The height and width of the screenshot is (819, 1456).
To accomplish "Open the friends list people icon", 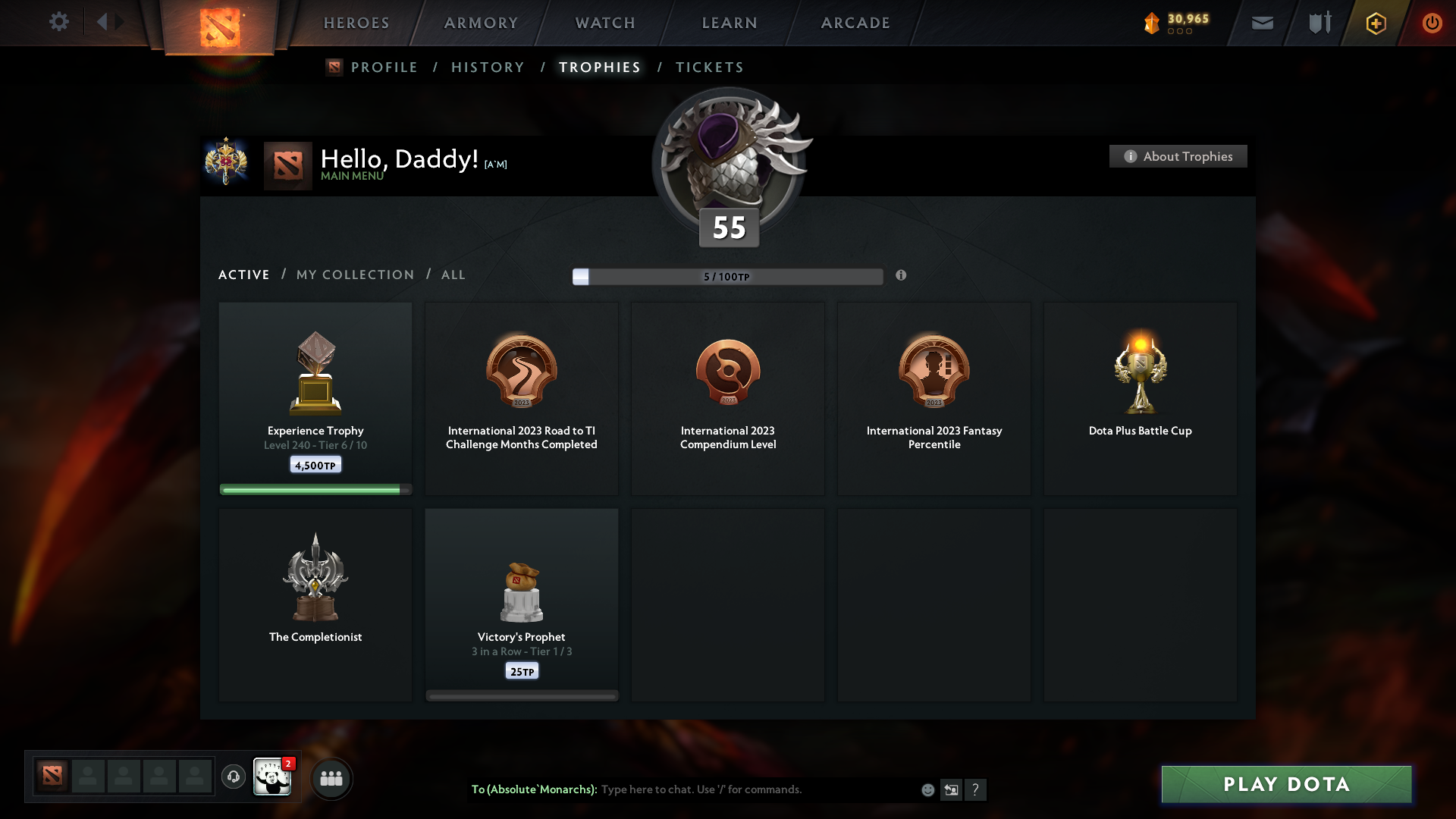I will coord(331,778).
